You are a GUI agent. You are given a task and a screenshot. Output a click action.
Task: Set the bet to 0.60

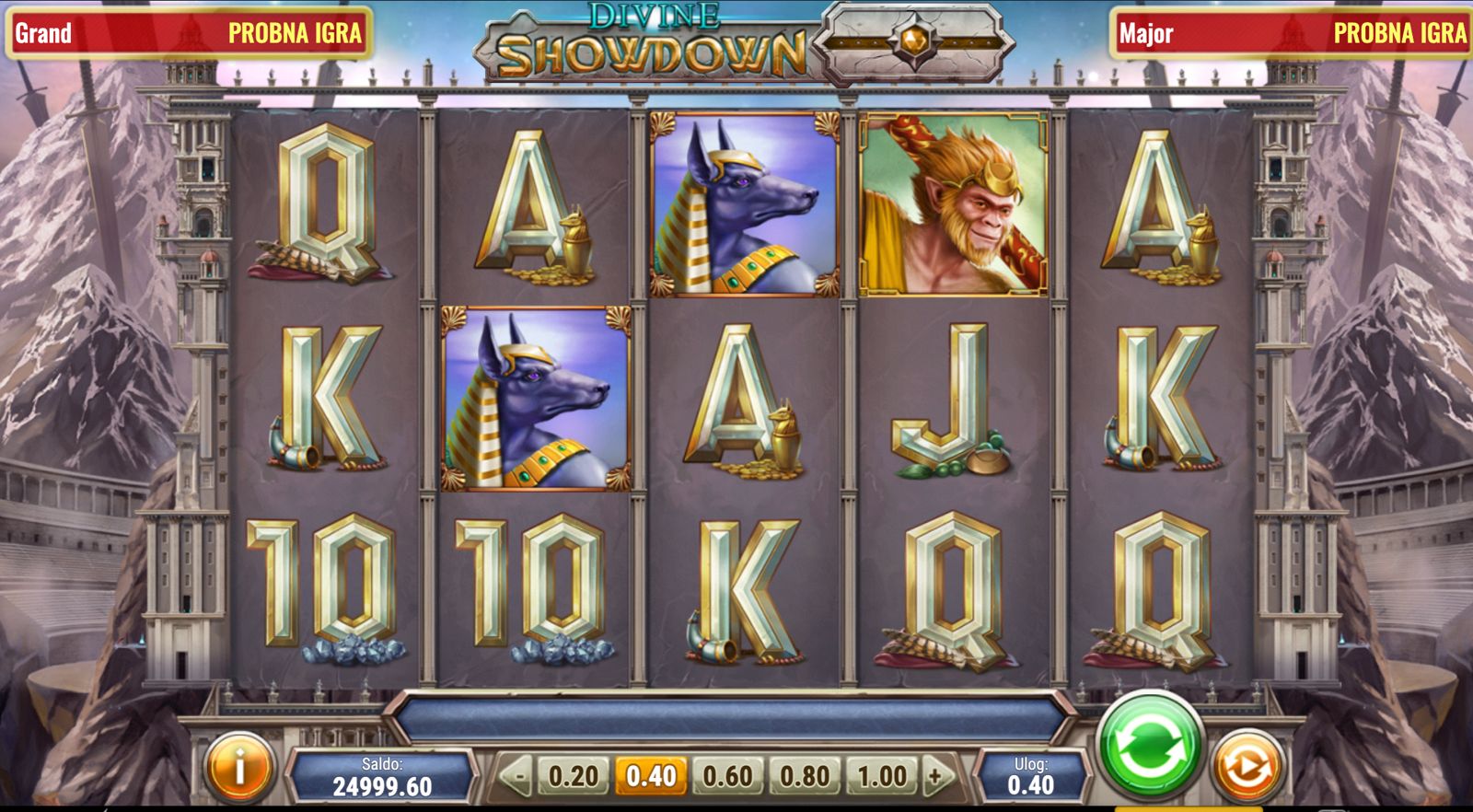727,776
